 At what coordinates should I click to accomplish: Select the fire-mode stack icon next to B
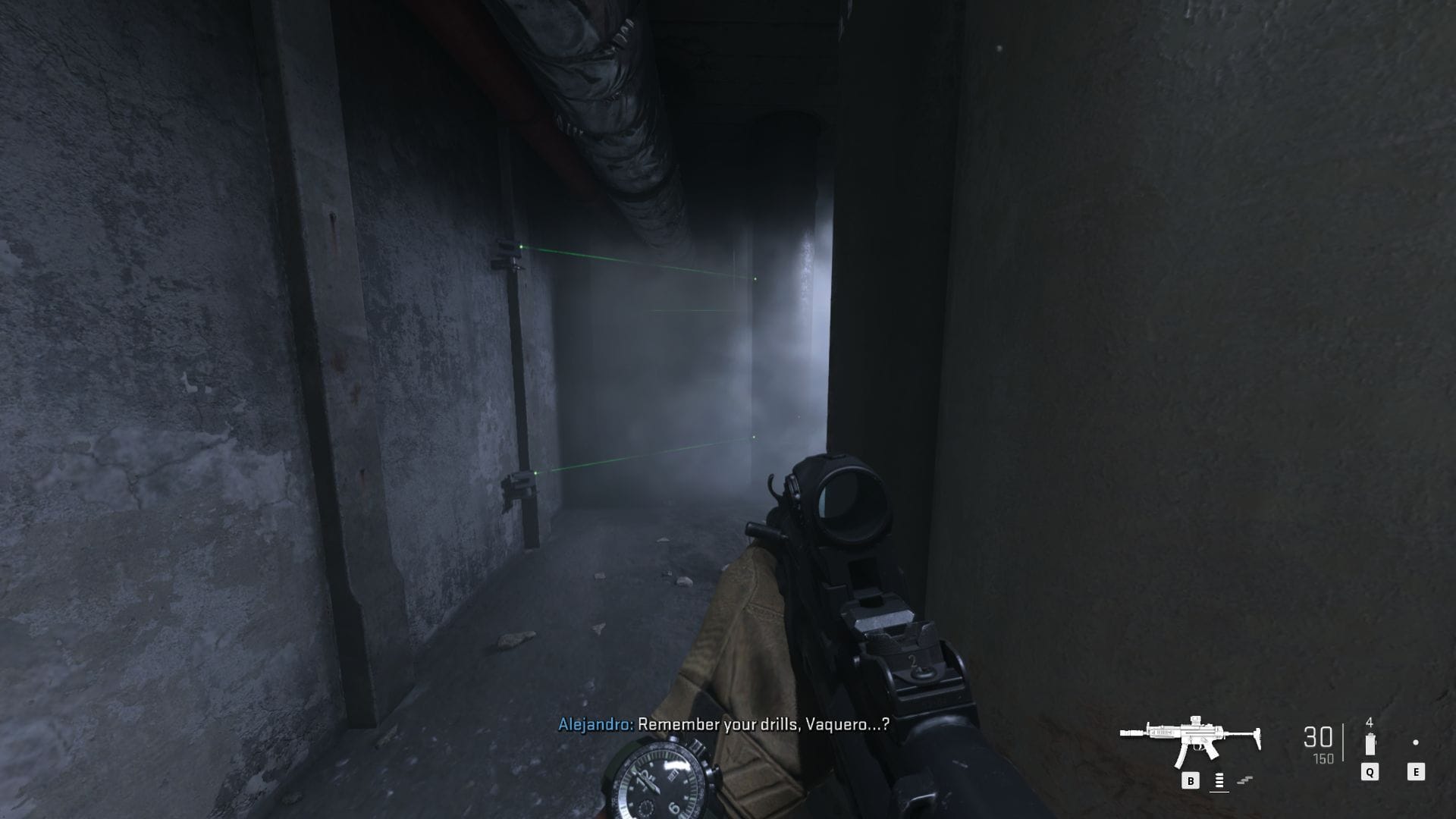coord(1219,781)
